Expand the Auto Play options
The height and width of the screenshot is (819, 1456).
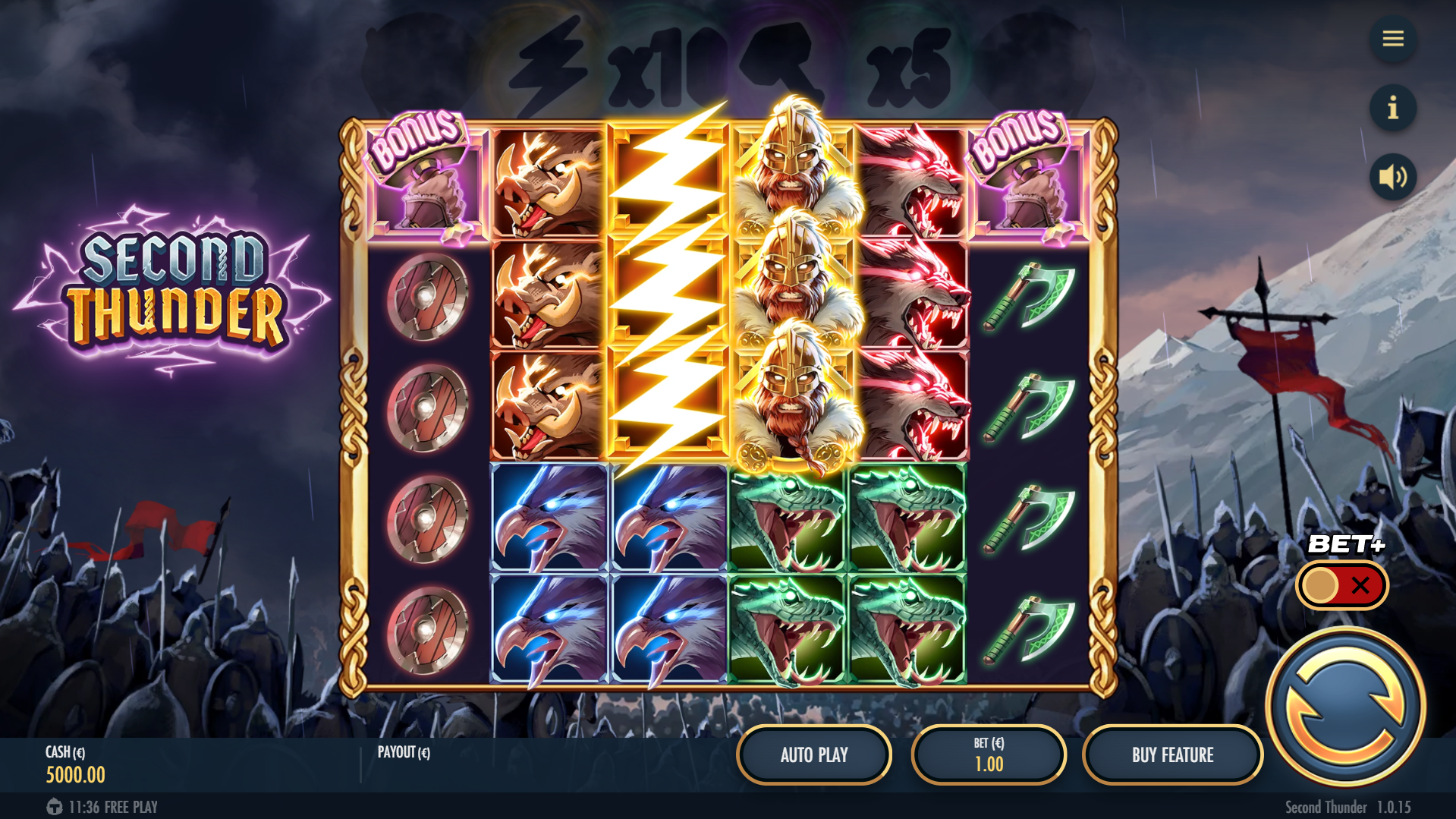click(813, 754)
